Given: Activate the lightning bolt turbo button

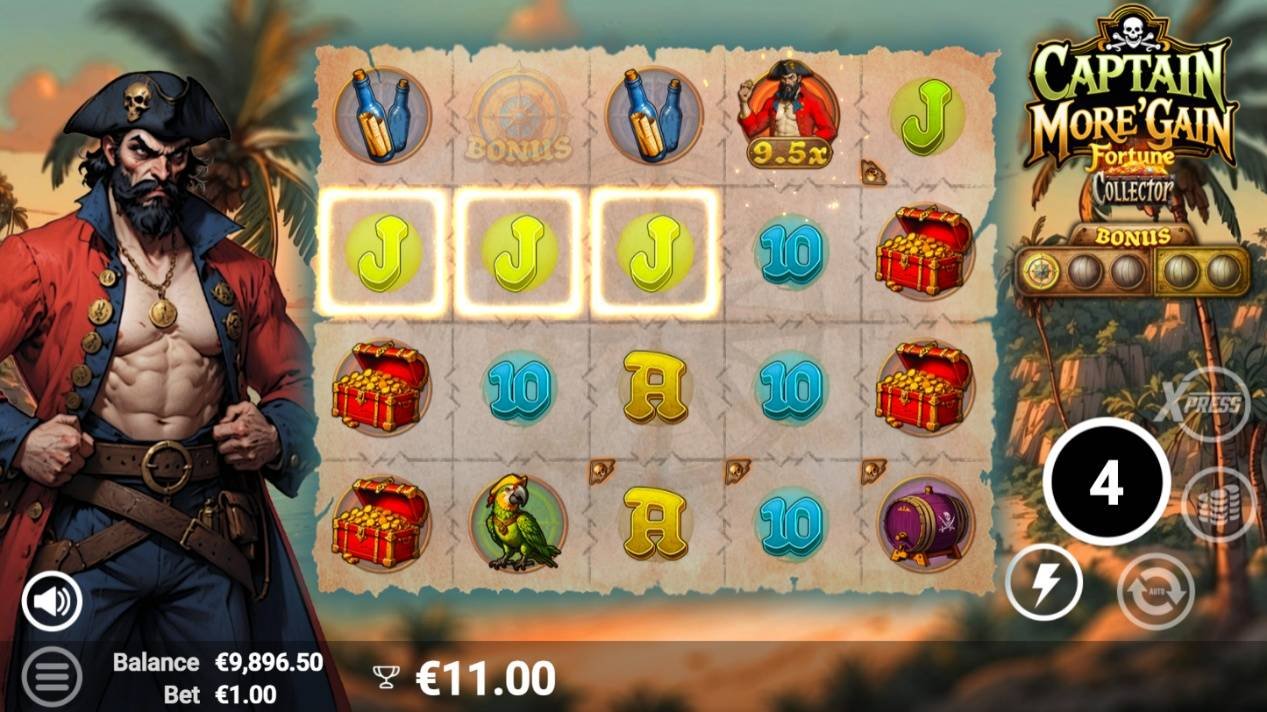Looking at the screenshot, I should (1044, 585).
